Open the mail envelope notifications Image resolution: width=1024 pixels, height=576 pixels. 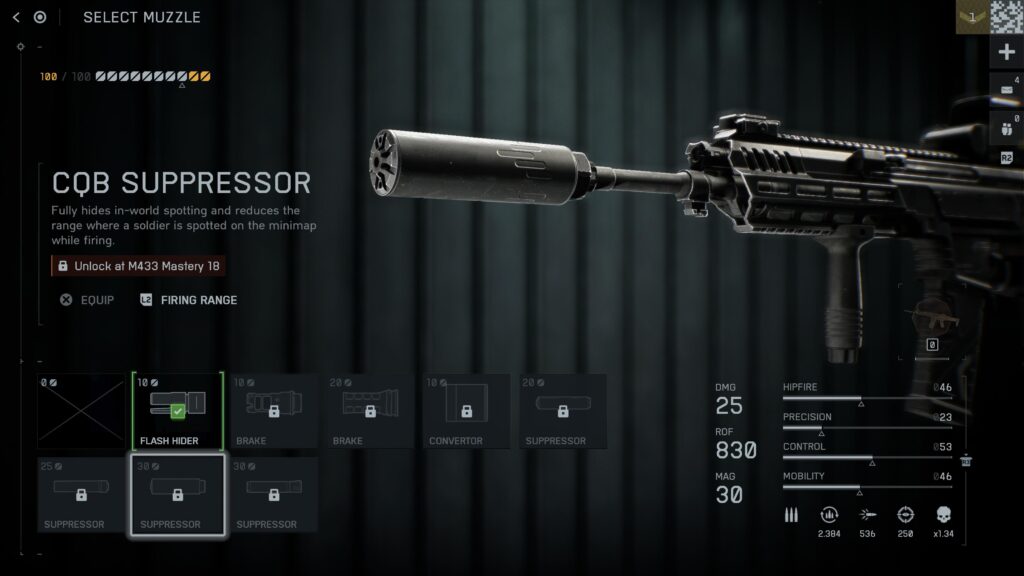[1006, 89]
